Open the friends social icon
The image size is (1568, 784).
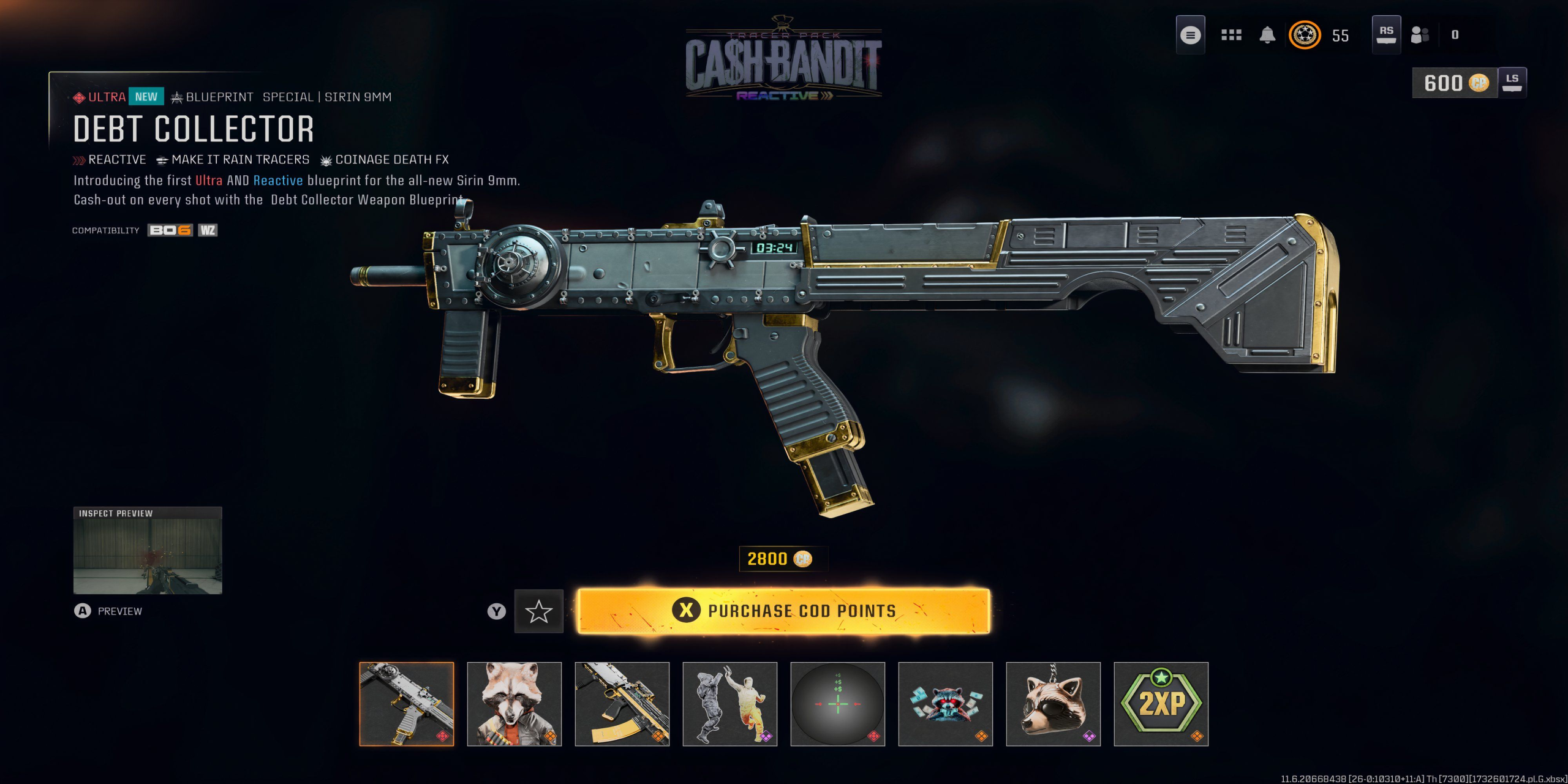coord(1419,35)
